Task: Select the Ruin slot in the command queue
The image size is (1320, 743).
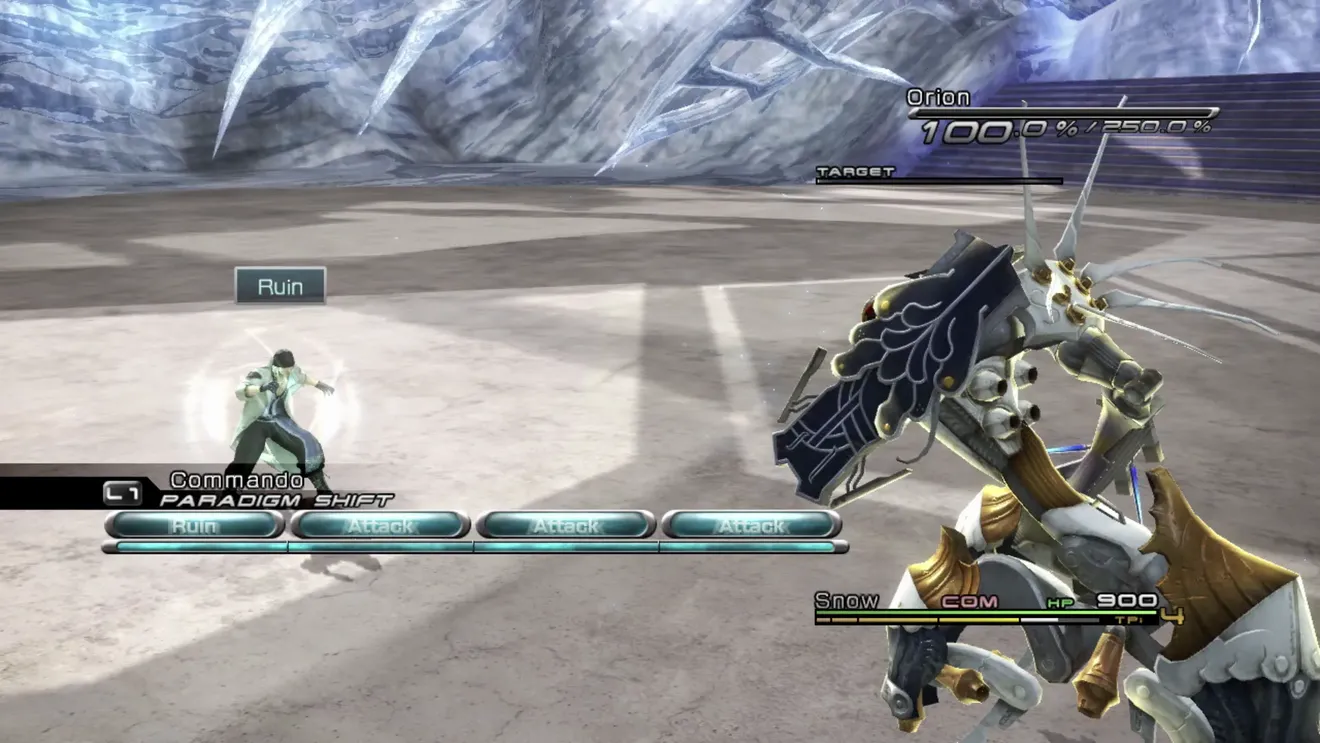Action: pyautogui.click(x=194, y=525)
